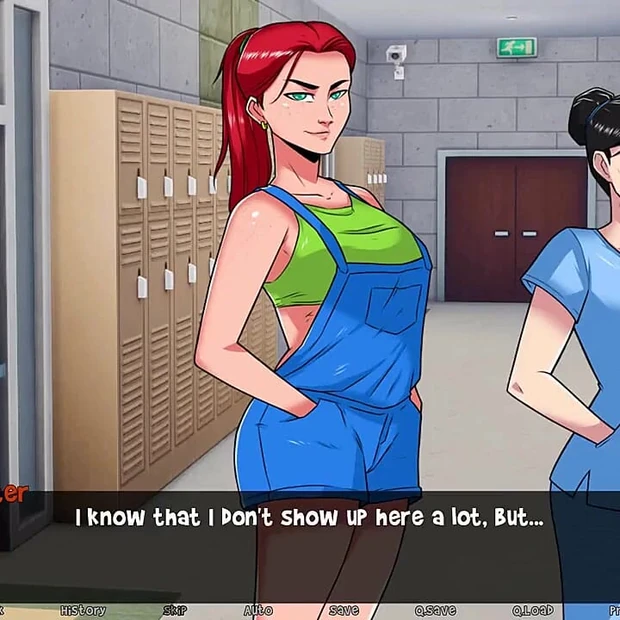This screenshot has width=620, height=620.
Task: Open the History log
Action: (x=82, y=610)
